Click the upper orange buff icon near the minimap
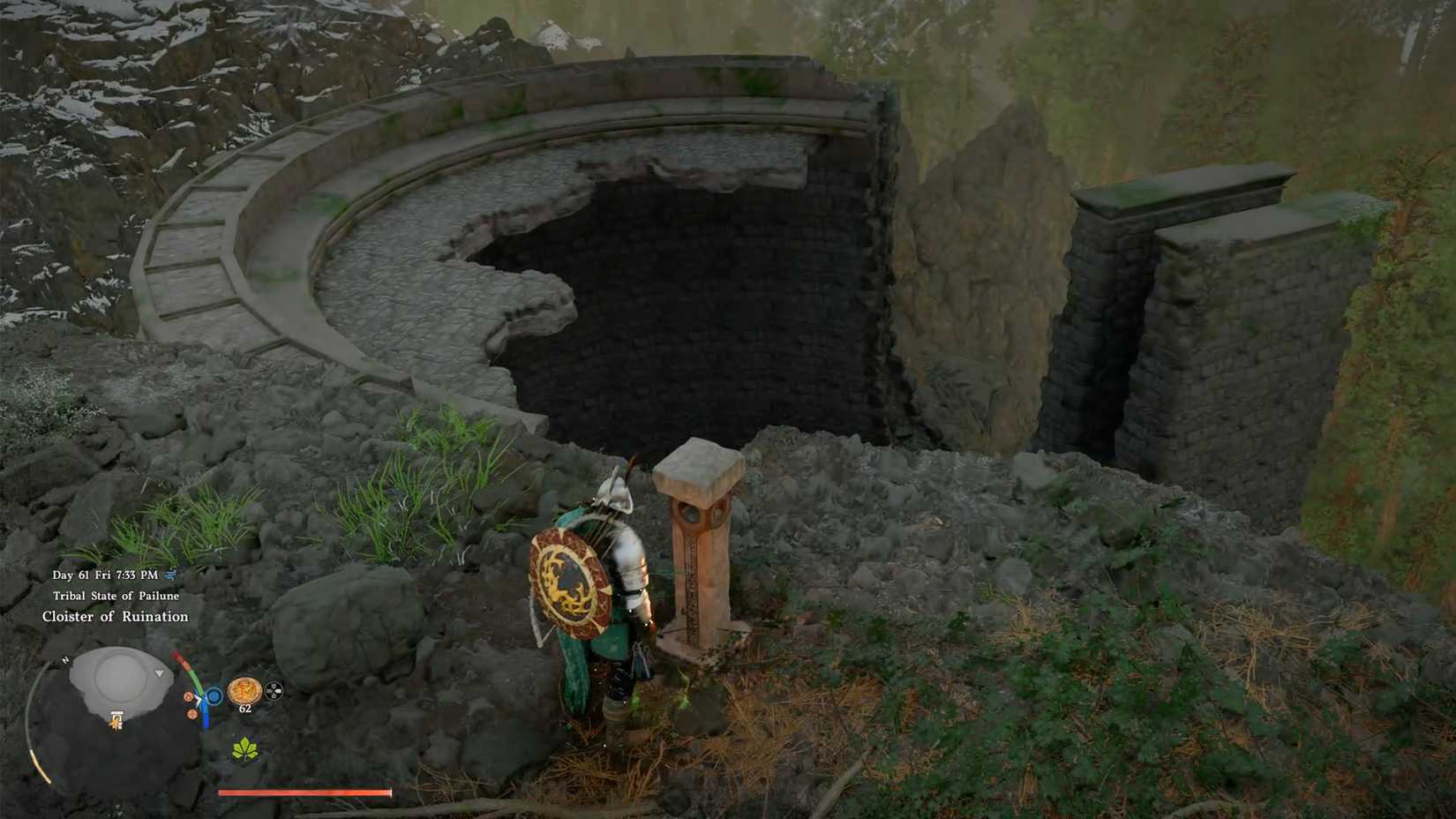 187,696
